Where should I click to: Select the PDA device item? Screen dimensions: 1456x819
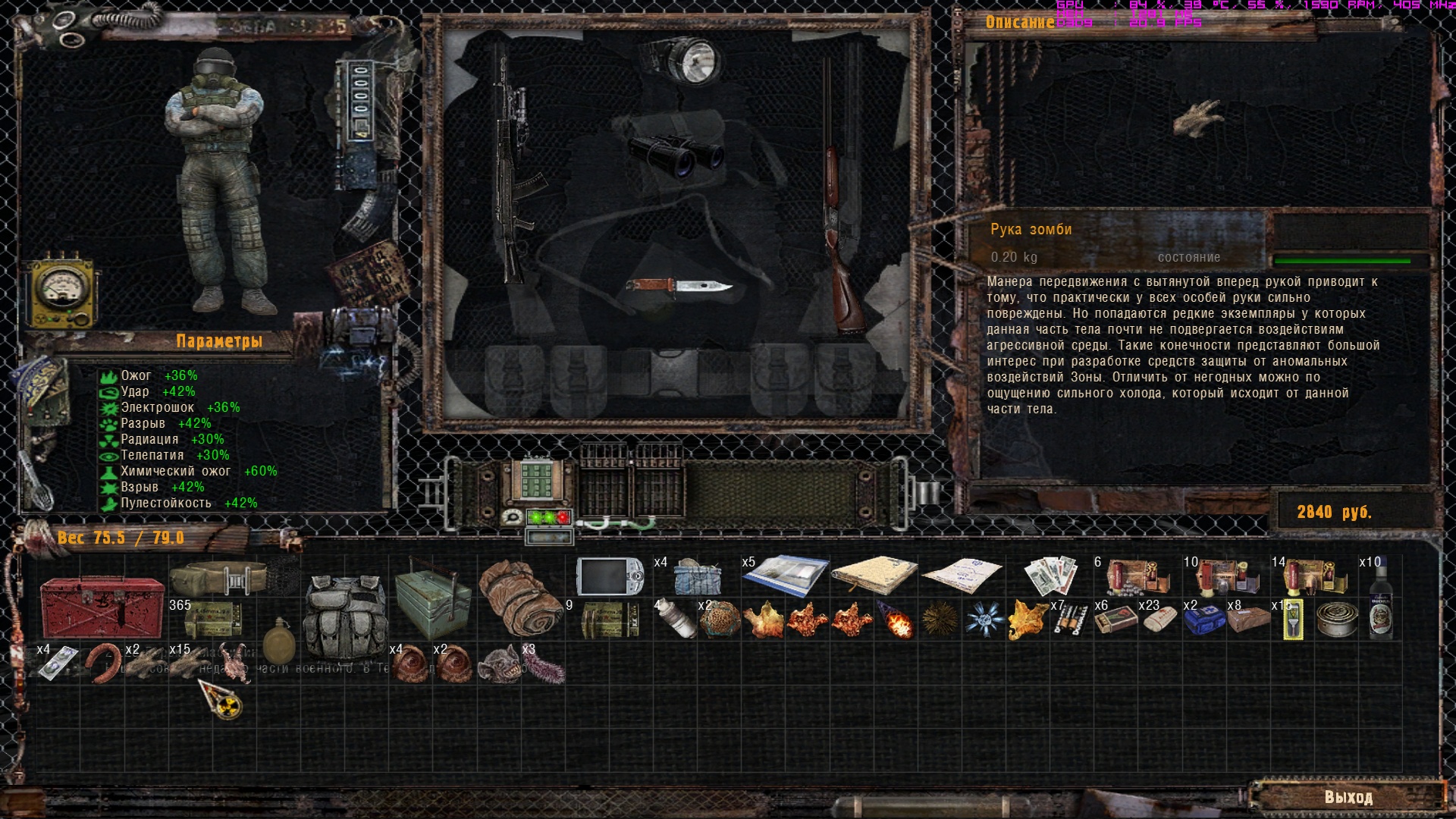pos(609,578)
